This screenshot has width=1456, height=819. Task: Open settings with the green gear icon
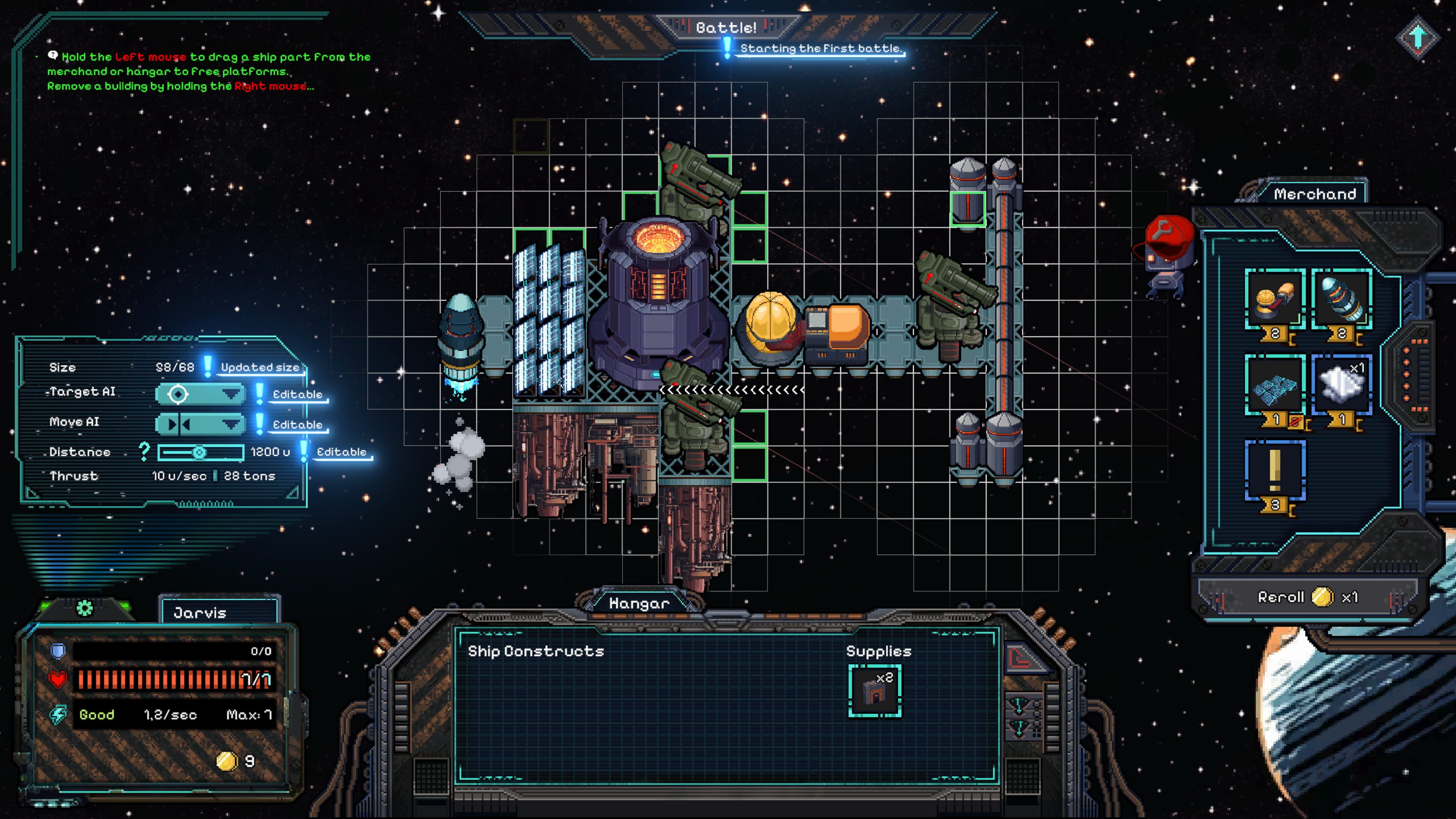coord(85,608)
